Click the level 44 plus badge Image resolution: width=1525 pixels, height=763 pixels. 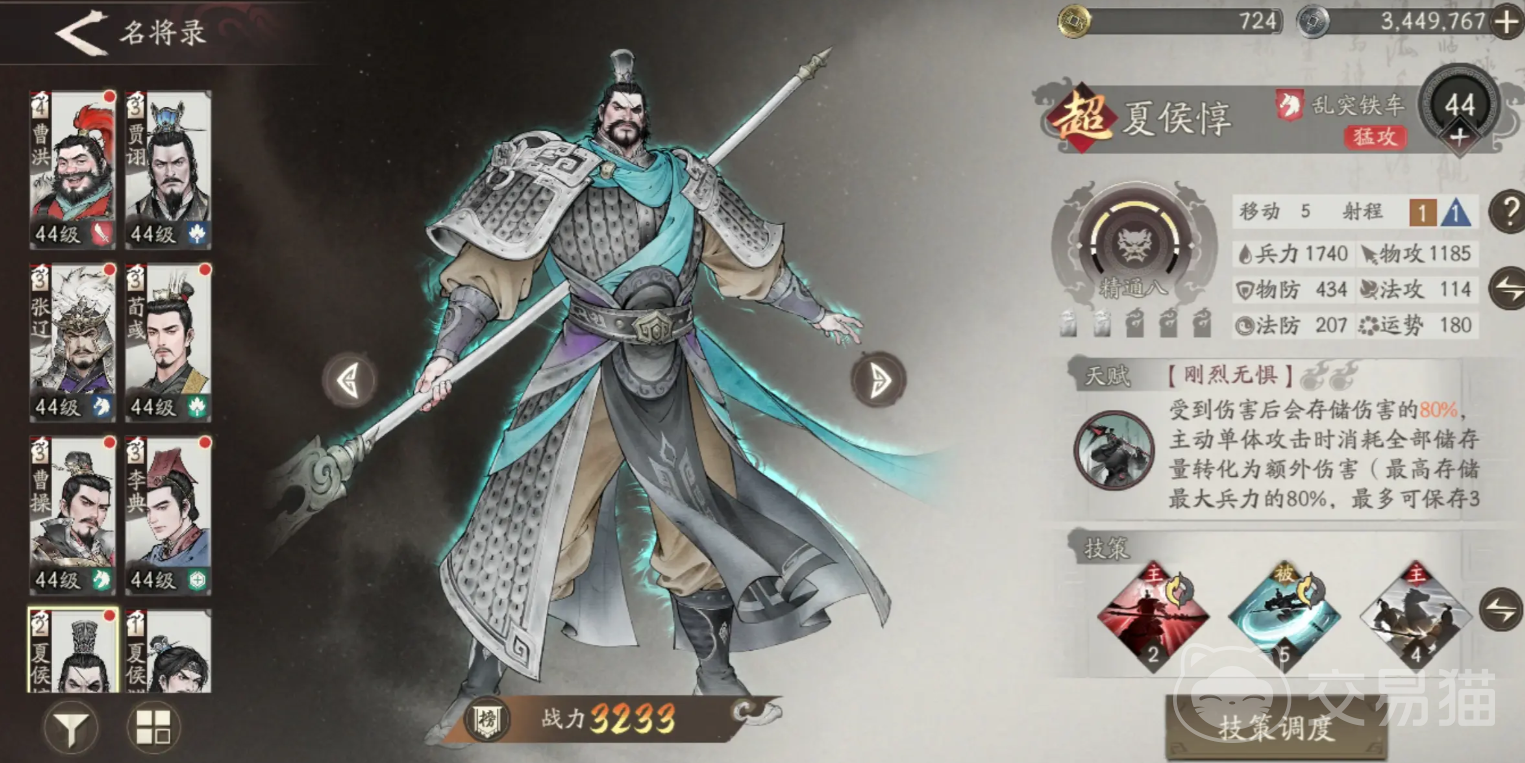click(x=1461, y=112)
